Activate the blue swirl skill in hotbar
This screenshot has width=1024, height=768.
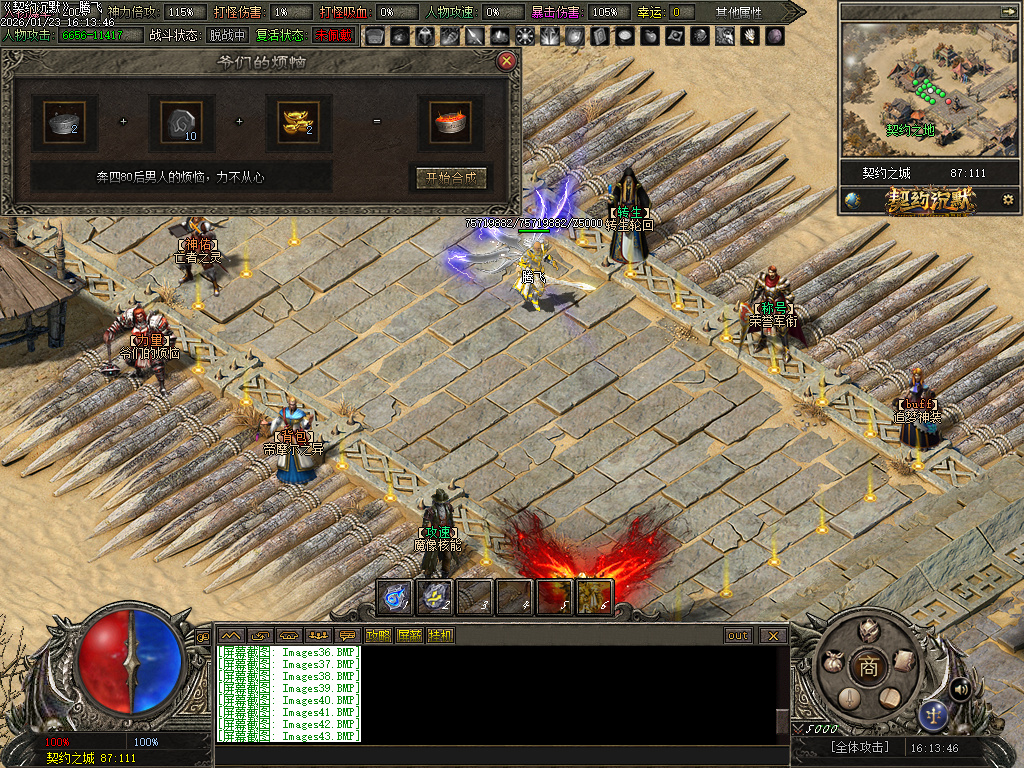(x=394, y=597)
